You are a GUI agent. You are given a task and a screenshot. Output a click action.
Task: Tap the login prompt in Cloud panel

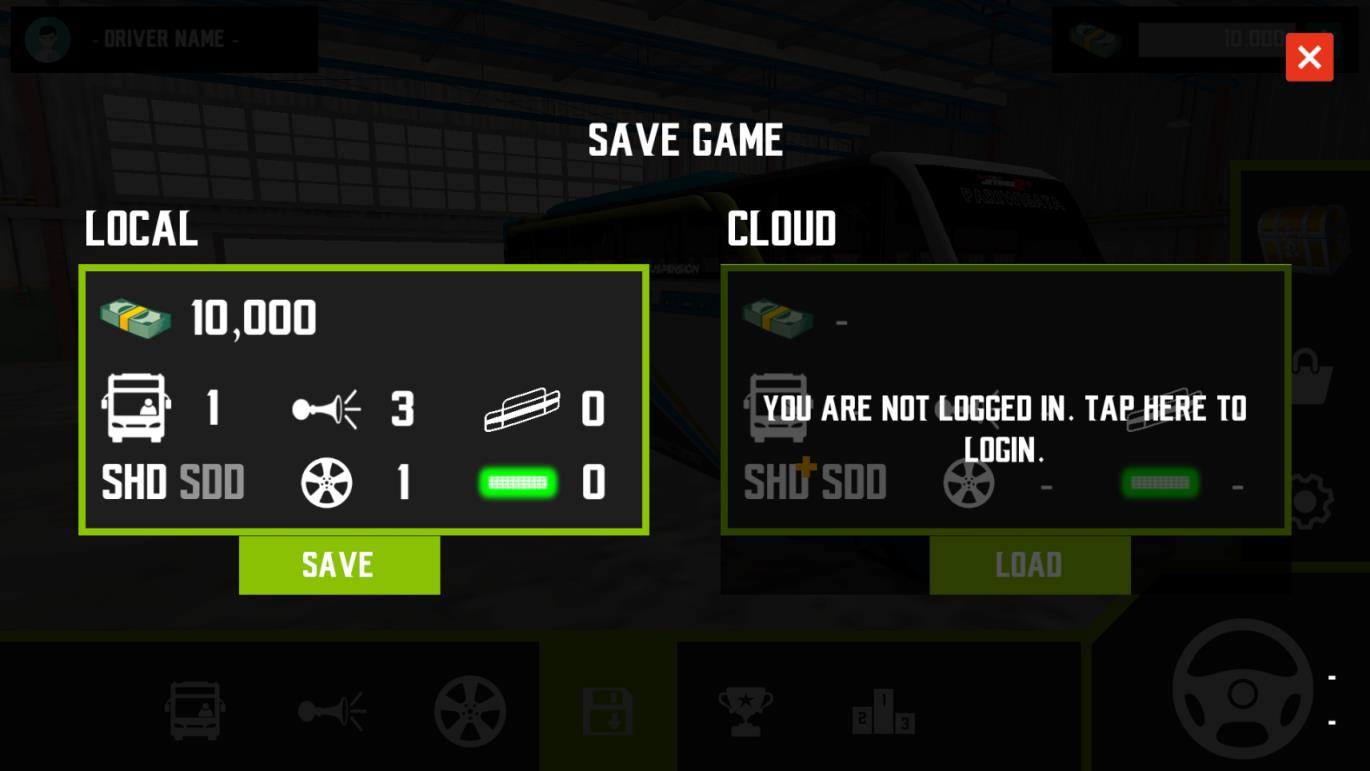point(1005,429)
